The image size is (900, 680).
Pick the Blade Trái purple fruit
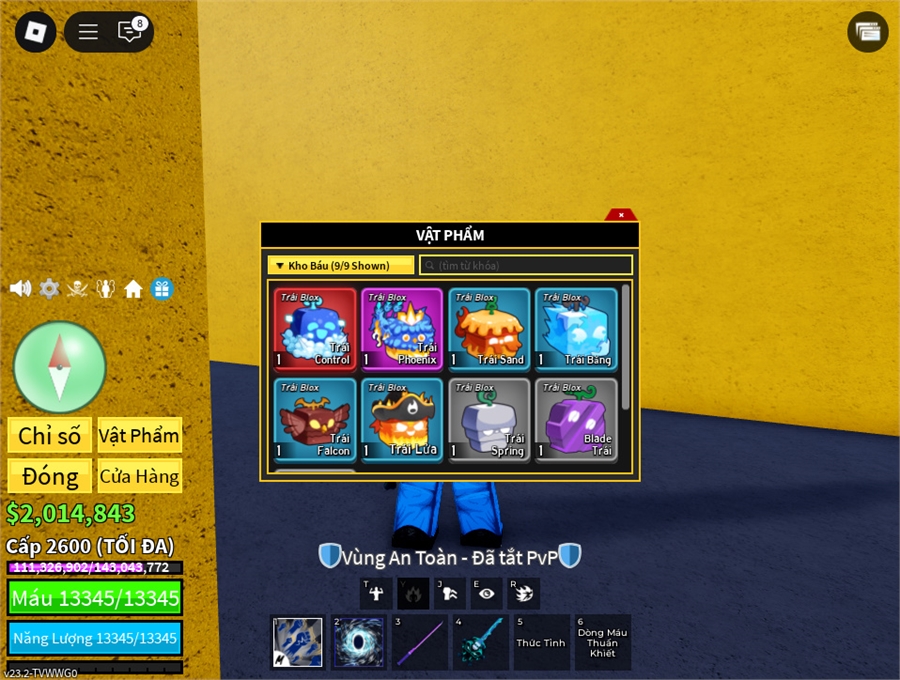click(576, 419)
